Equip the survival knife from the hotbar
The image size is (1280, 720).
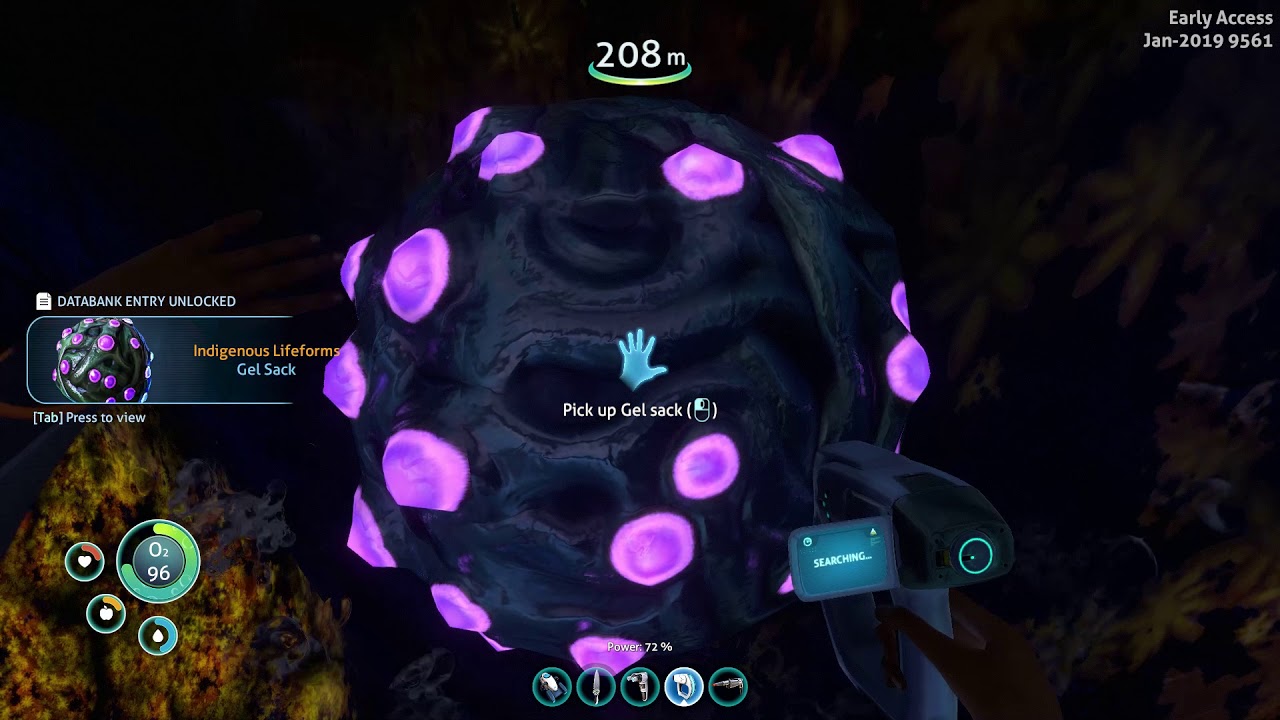click(596, 687)
